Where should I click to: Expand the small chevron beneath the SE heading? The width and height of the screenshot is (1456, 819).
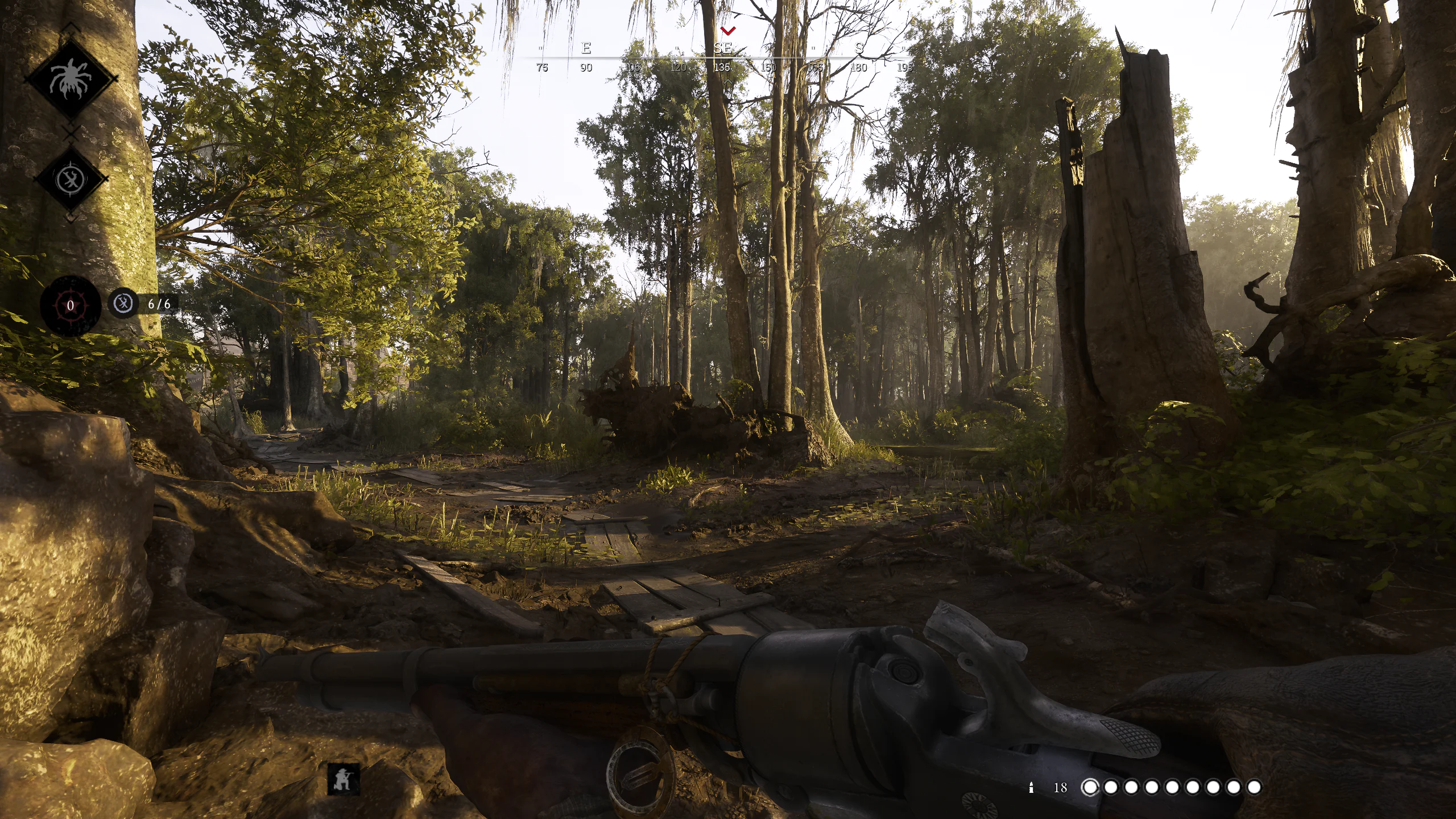tap(728, 82)
